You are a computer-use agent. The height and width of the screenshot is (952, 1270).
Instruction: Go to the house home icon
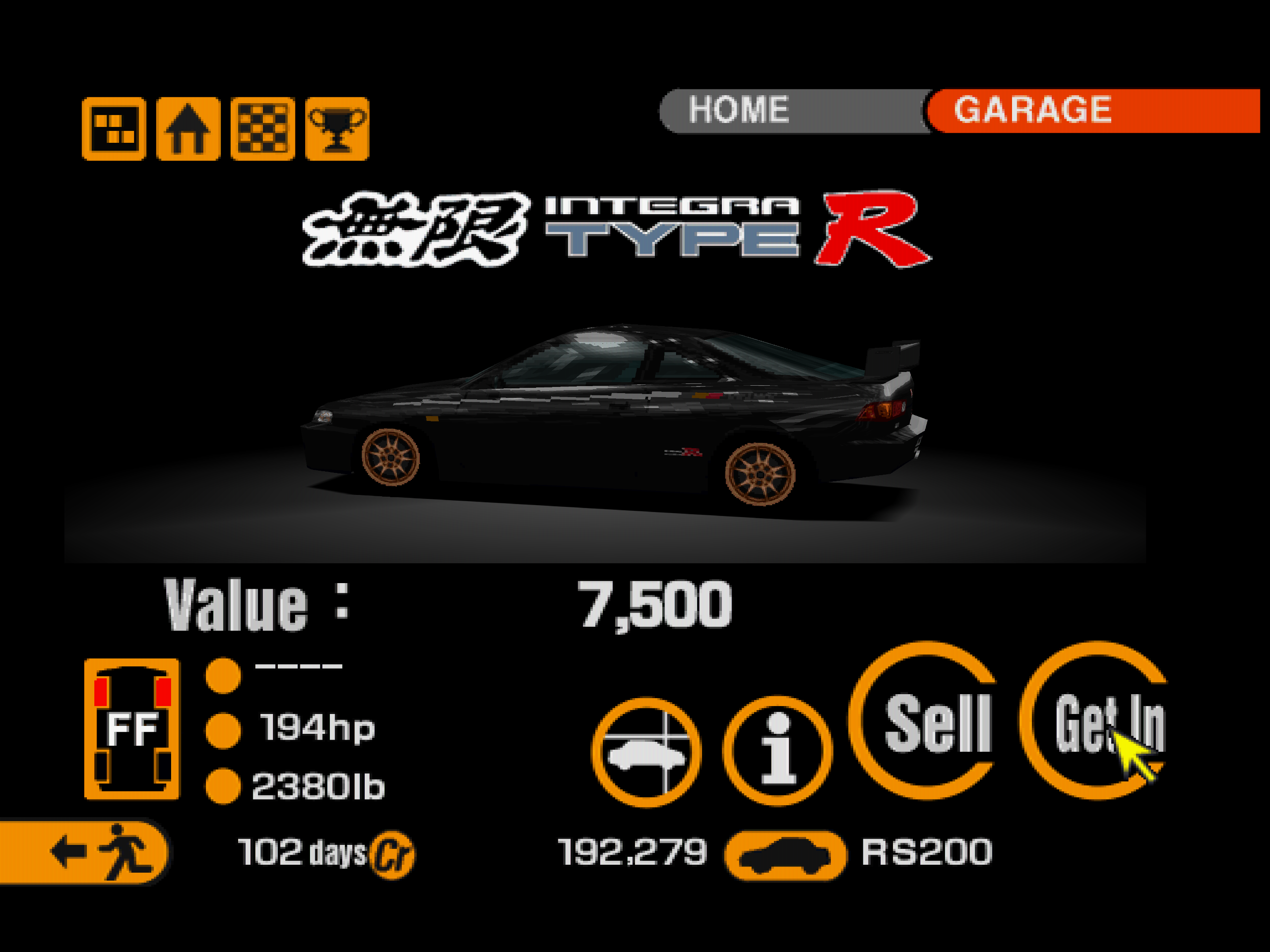pyautogui.click(x=188, y=129)
